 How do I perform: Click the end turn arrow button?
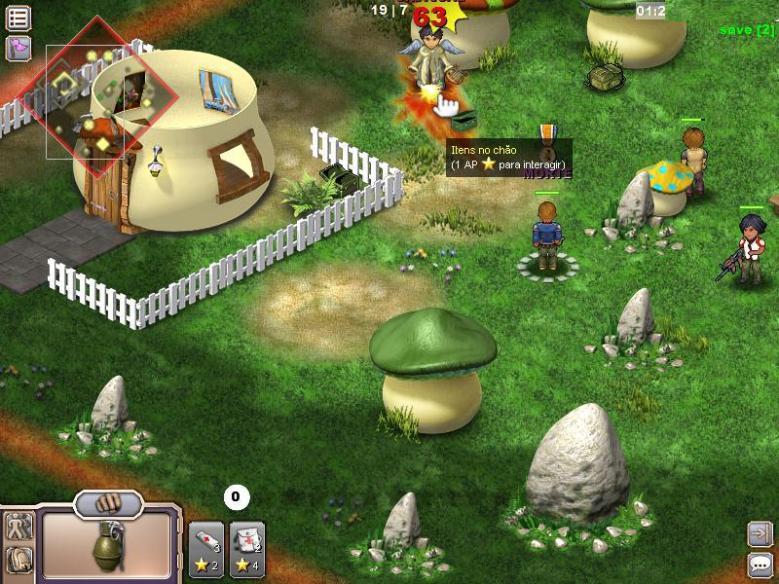click(x=760, y=534)
